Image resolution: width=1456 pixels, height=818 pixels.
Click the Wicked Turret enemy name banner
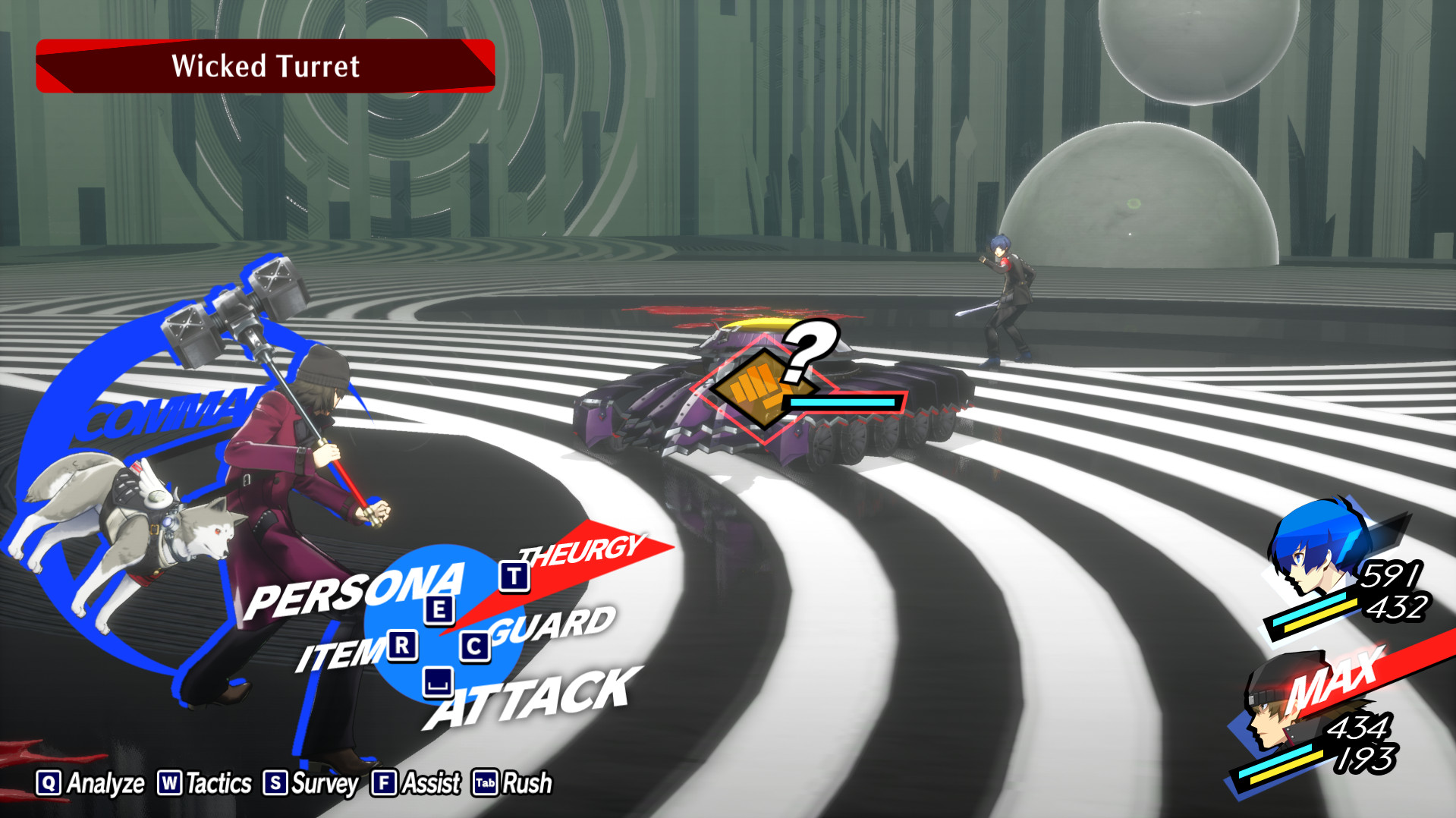click(x=265, y=67)
